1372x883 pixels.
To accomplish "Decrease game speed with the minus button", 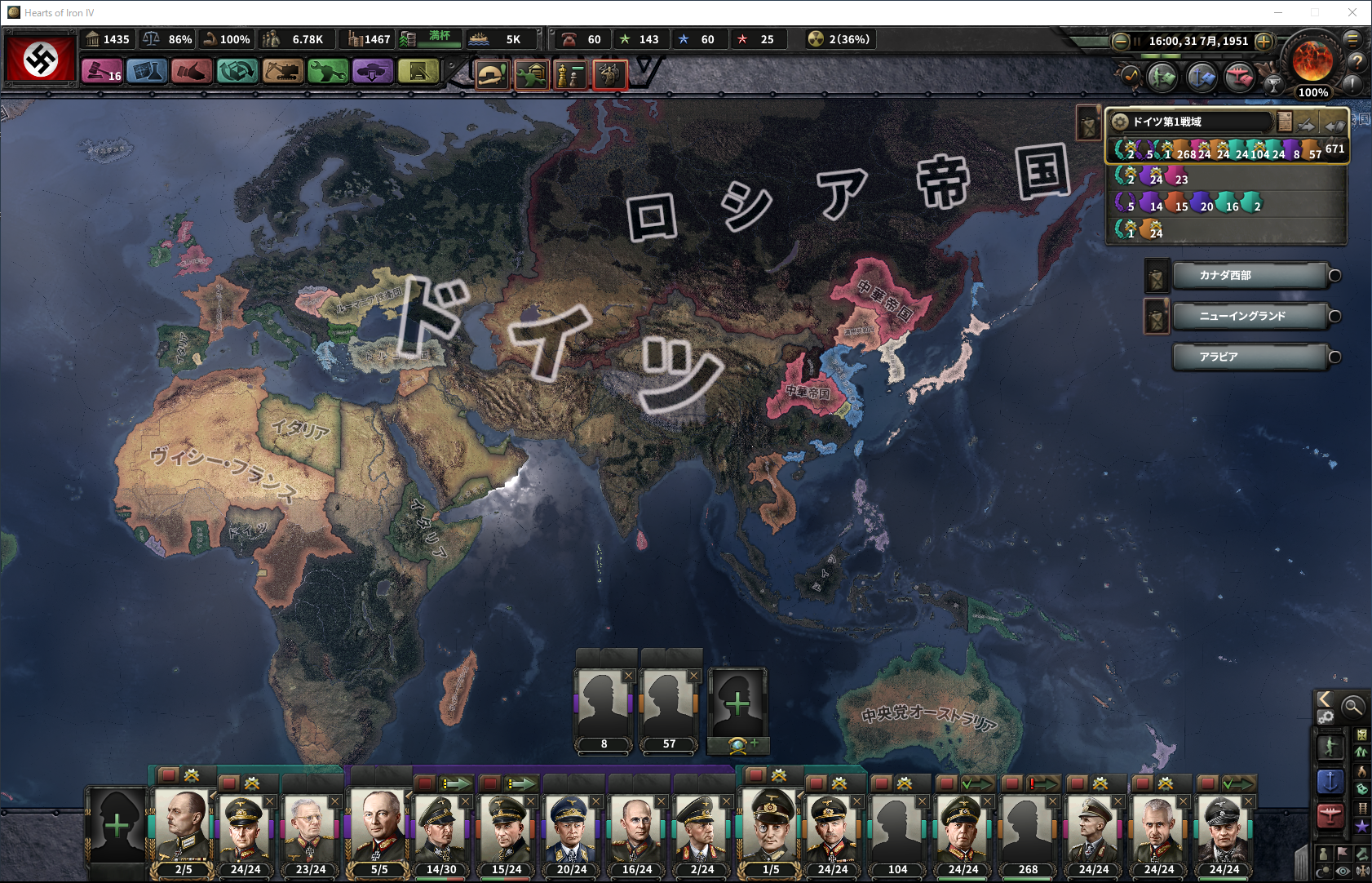I will (x=1121, y=41).
